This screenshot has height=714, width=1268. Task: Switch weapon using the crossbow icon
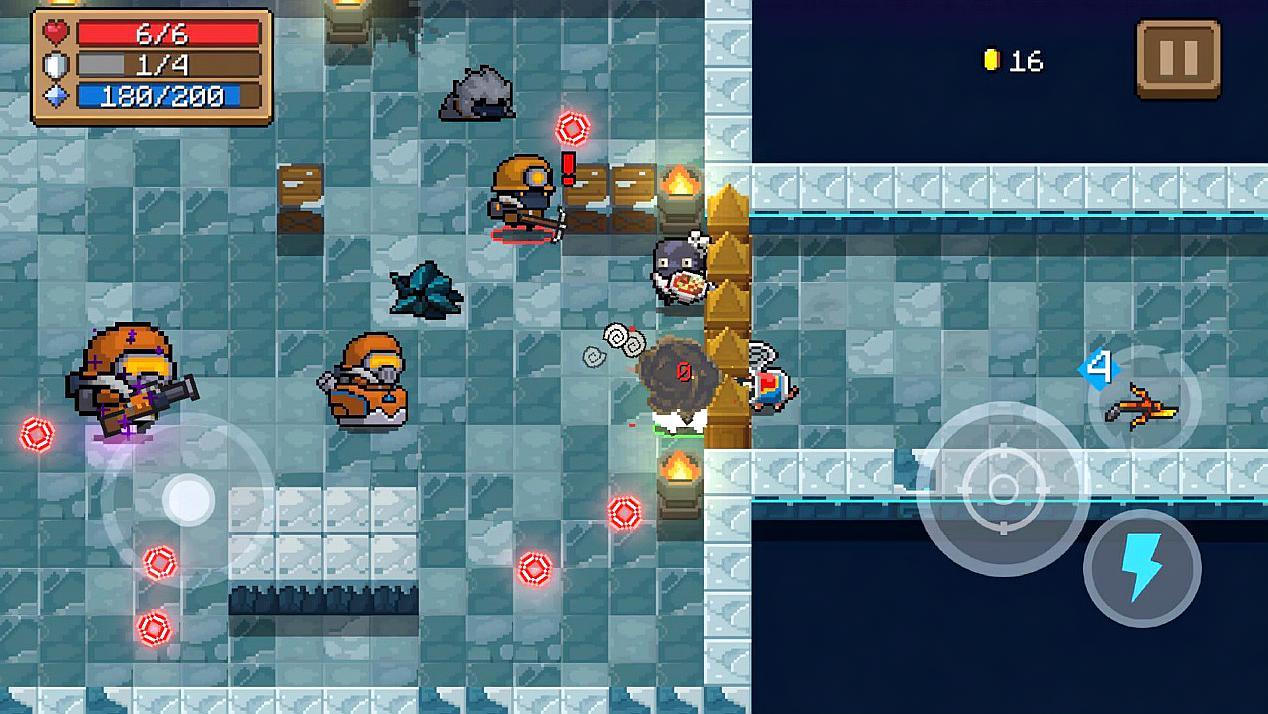click(x=1141, y=405)
